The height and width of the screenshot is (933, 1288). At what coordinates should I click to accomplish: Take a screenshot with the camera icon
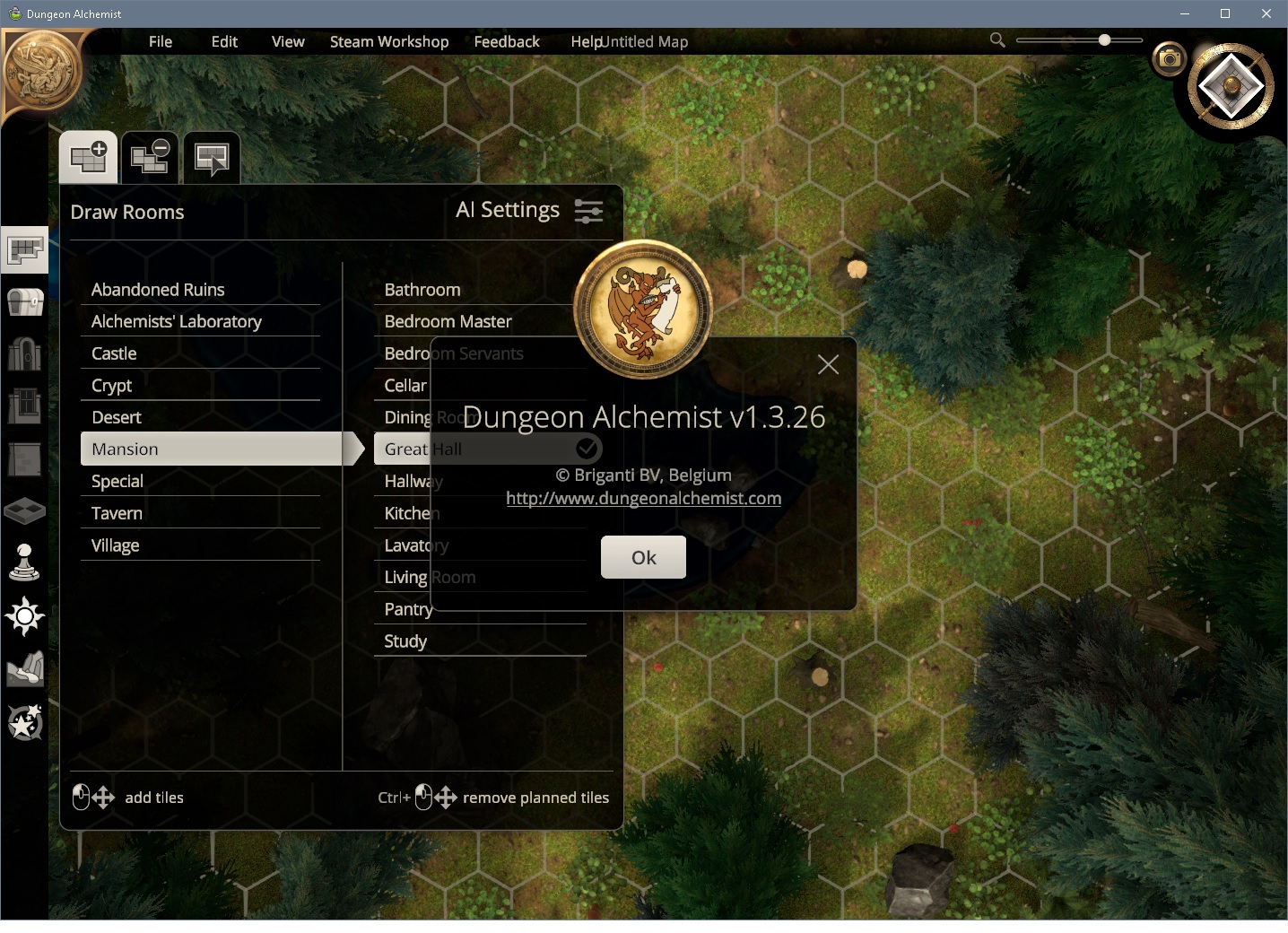[1169, 59]
